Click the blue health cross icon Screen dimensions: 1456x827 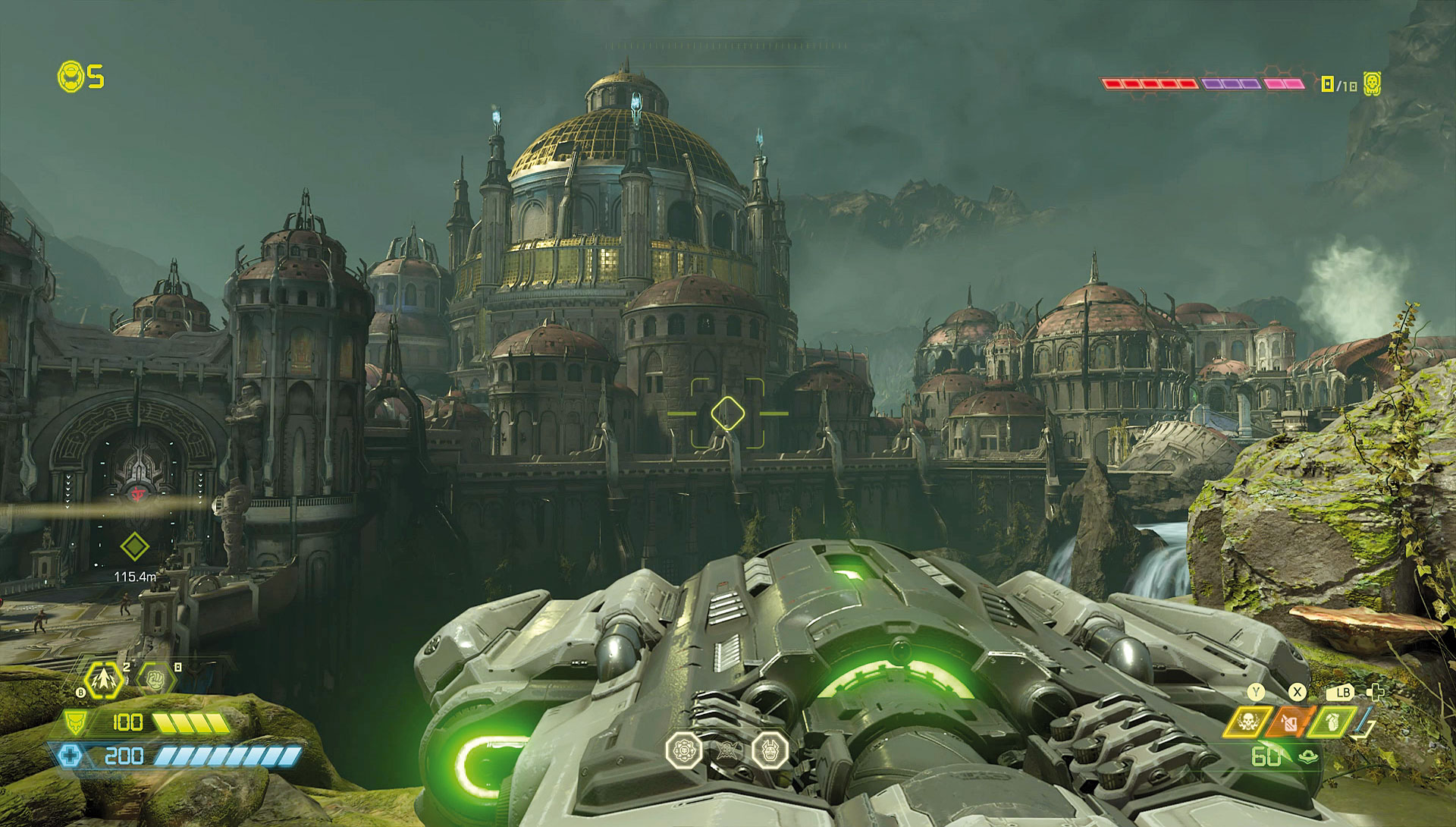click(69, 756)
